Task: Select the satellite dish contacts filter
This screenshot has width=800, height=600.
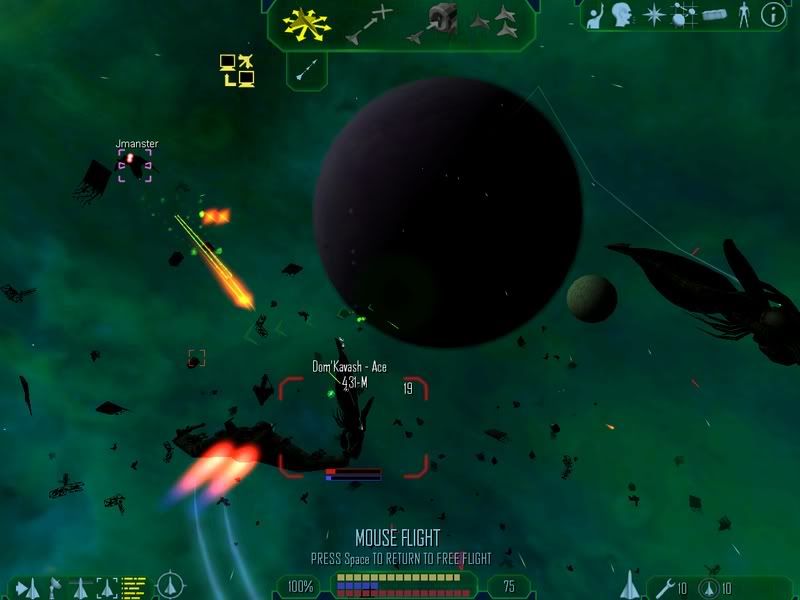Action: tap(53, 587)
